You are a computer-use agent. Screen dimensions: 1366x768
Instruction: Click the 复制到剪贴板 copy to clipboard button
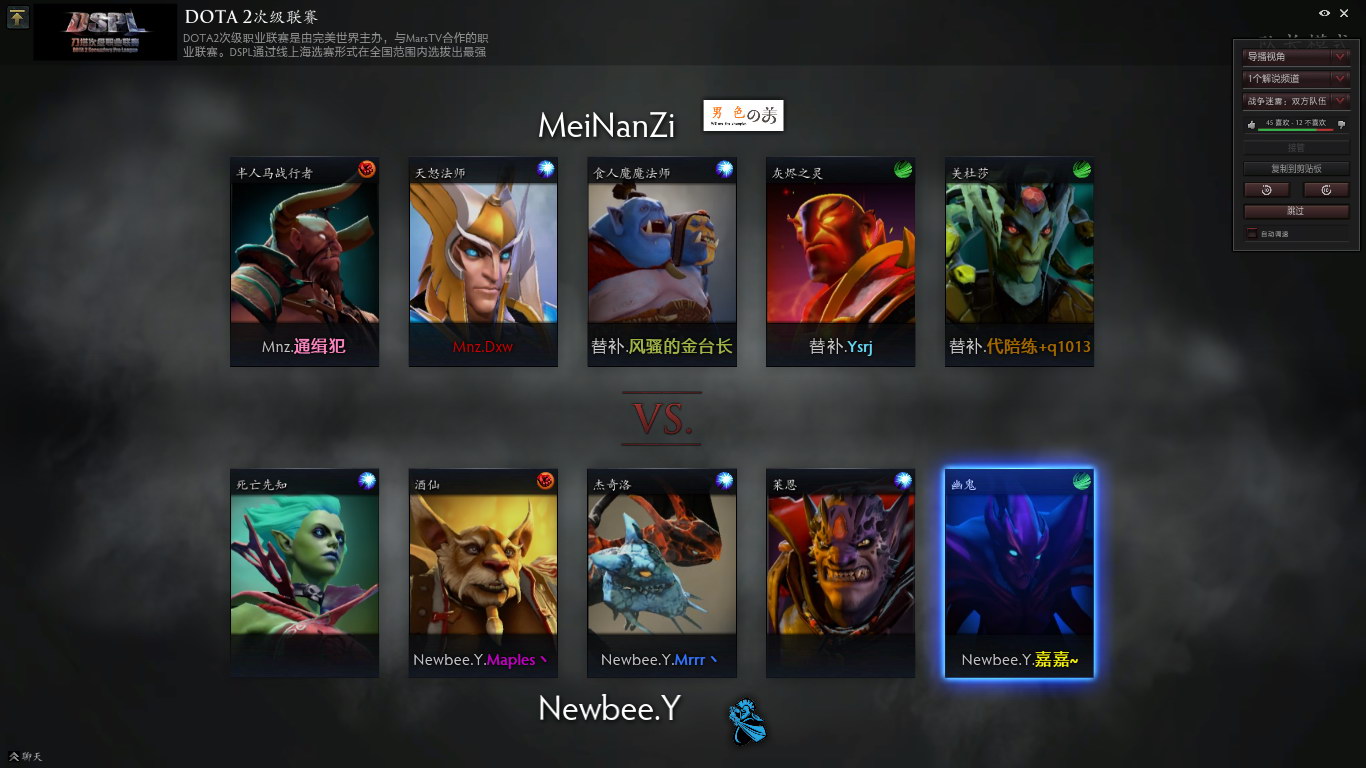[x=1296, y=169]
